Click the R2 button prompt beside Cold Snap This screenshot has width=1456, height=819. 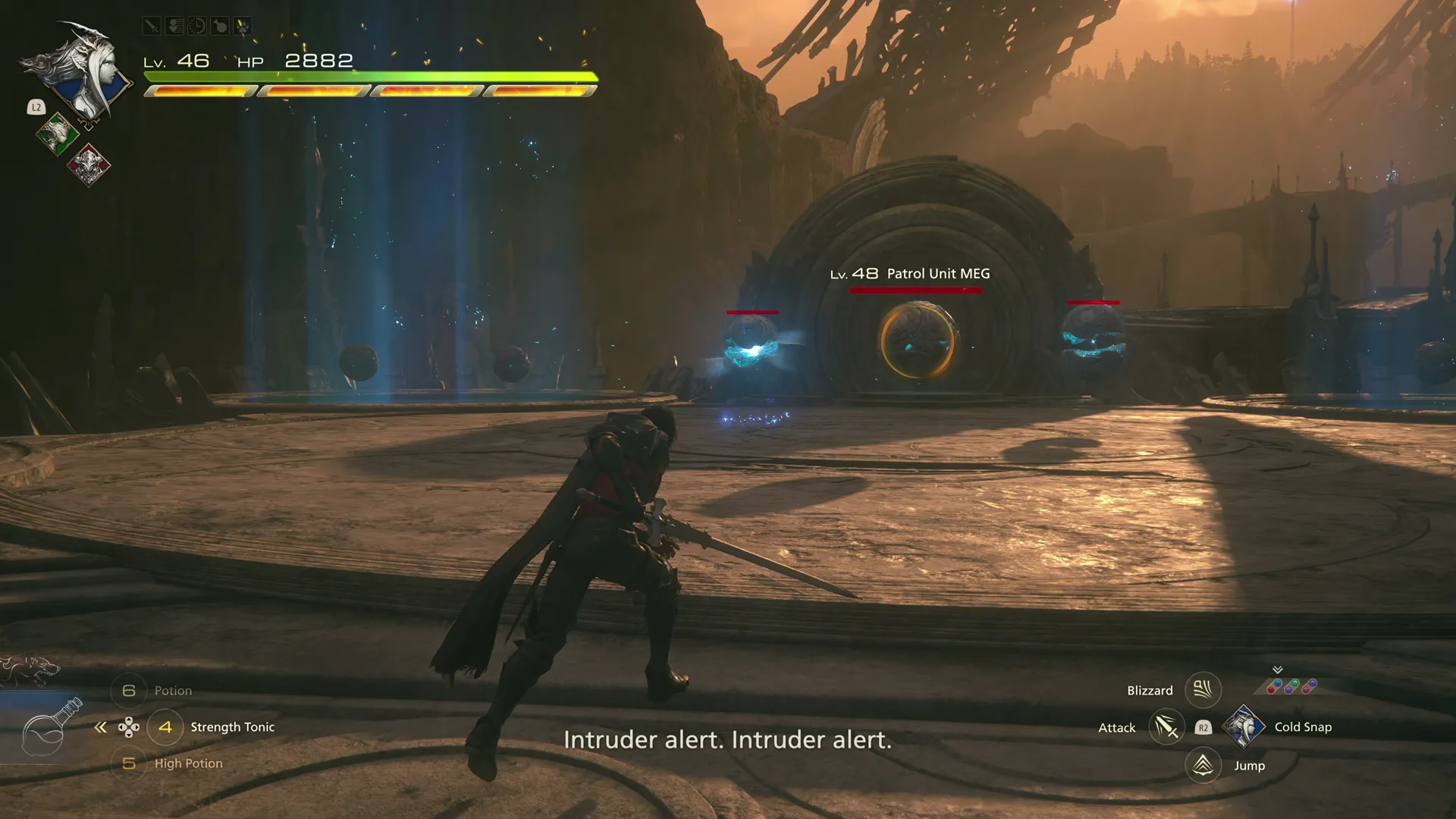click(1203, 726)
